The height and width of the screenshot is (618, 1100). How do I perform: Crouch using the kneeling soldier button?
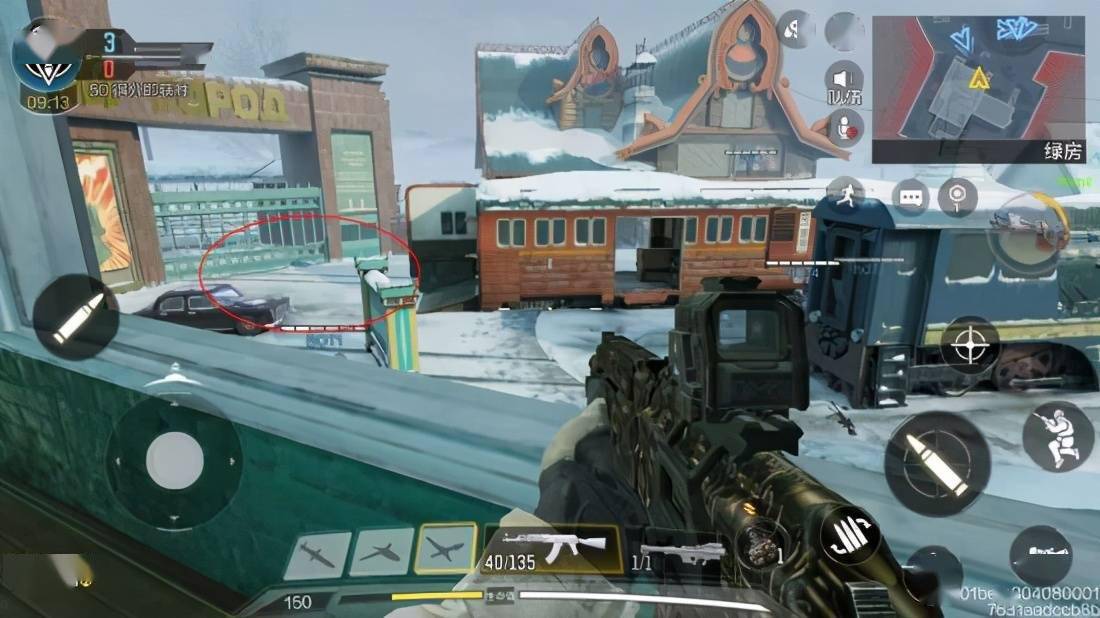(1057, 438)
